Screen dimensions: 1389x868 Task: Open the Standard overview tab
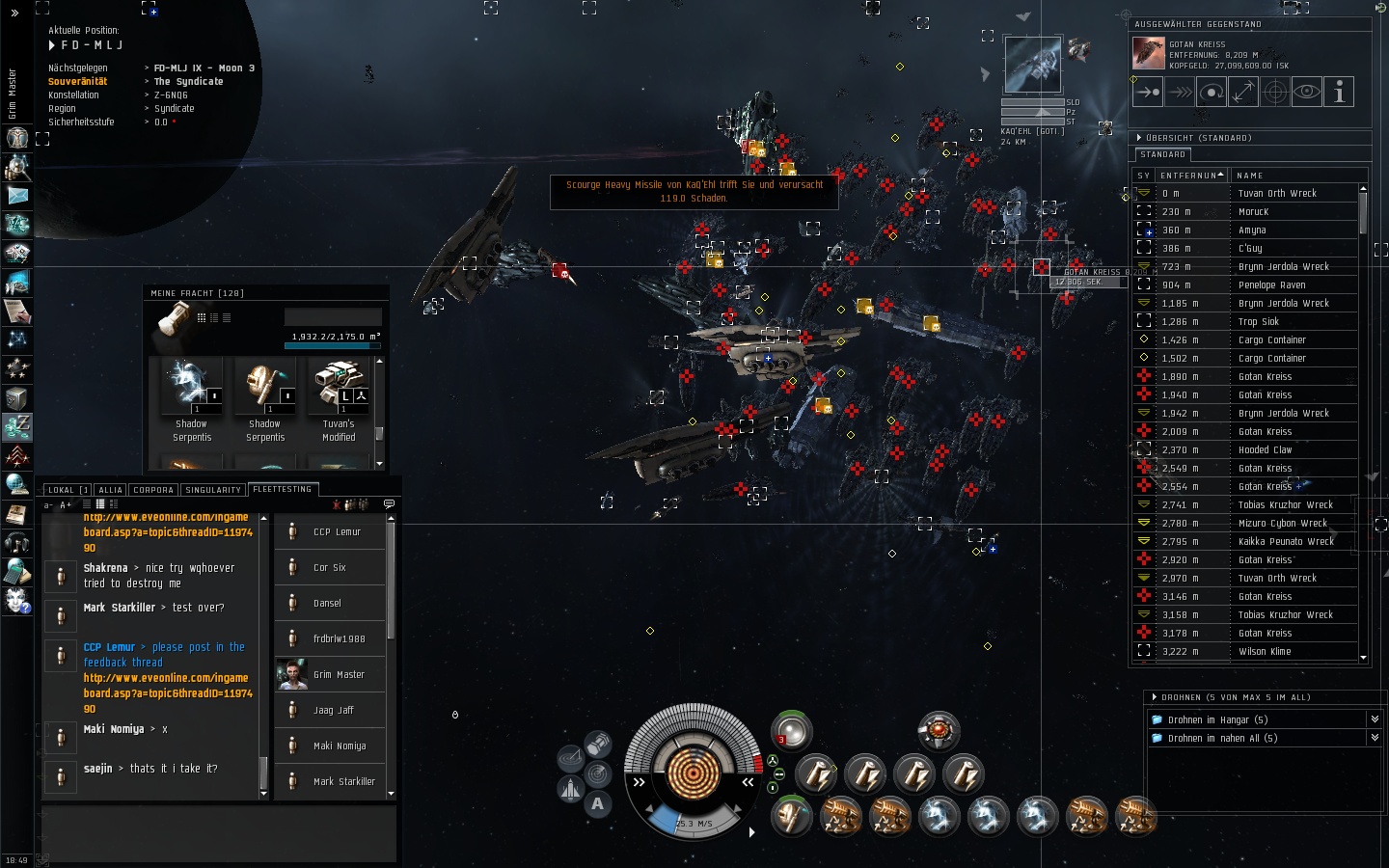click(1163, 155)
